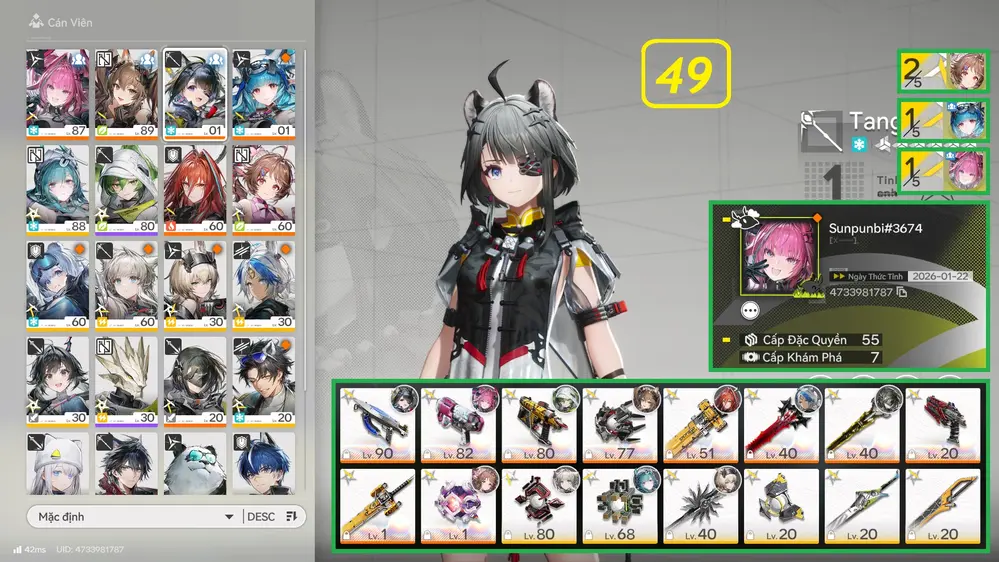Open the blue rifle weapon at Lv.90

[x=378, y=424]
